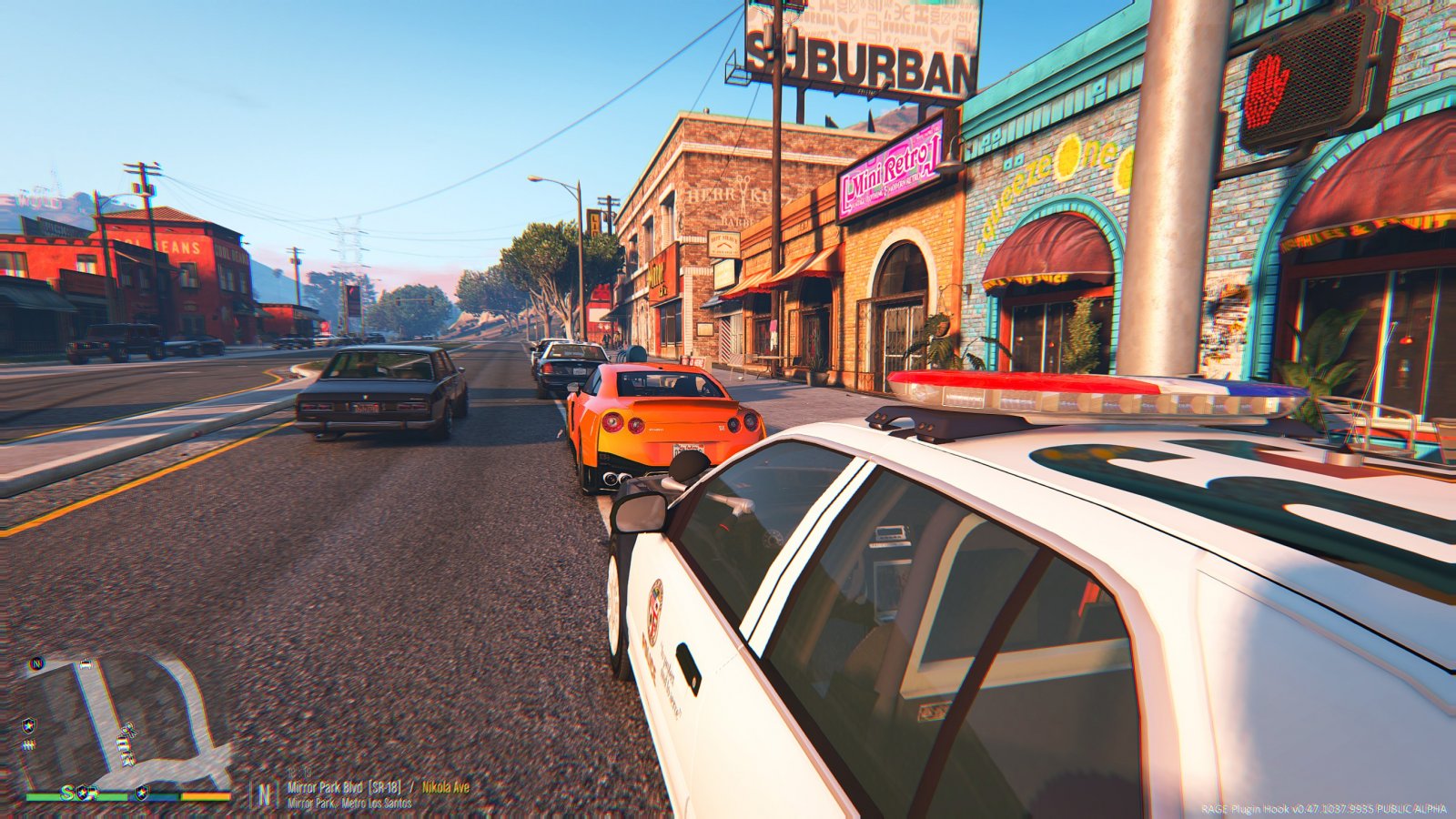Select the scissors barber blip on the minimap

[128, 730]
